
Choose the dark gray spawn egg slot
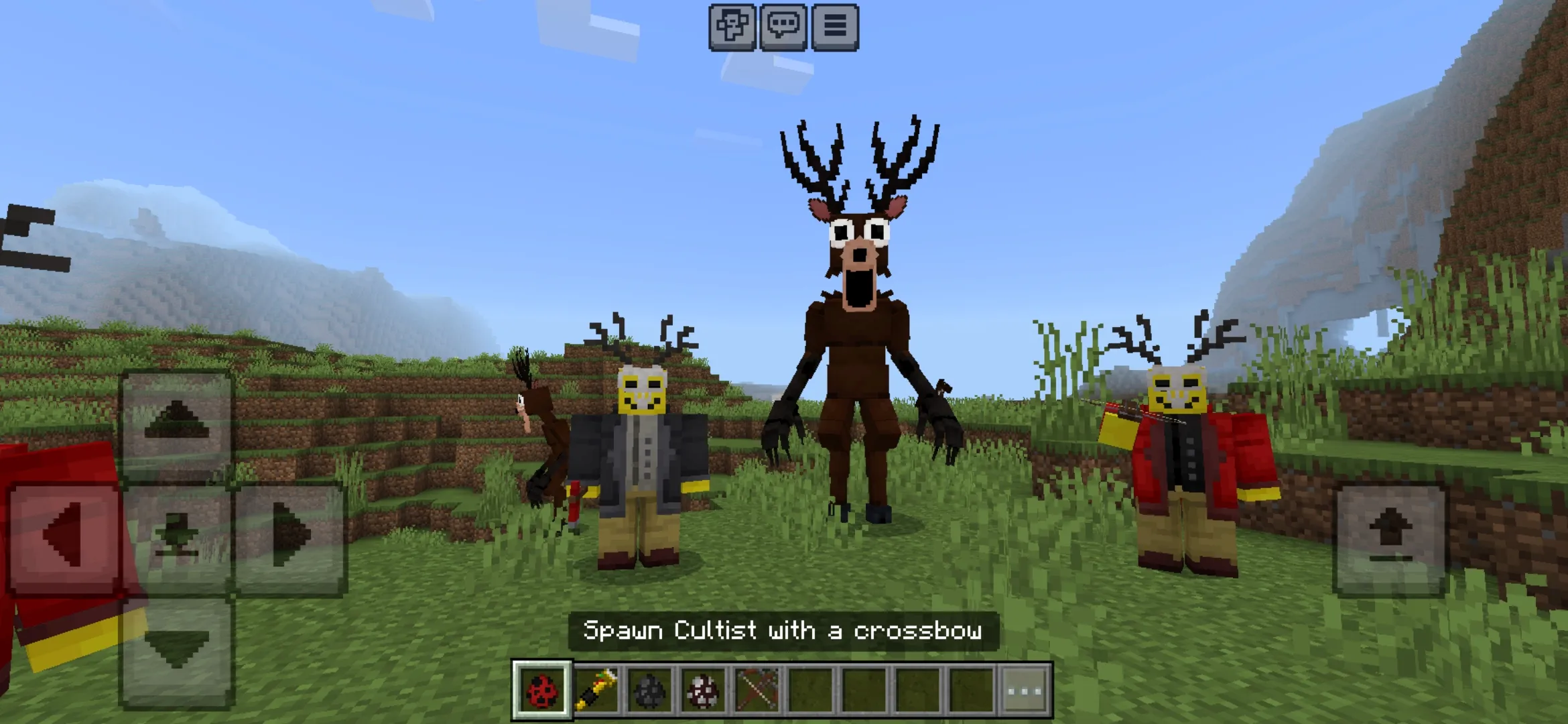pos(649,690)
